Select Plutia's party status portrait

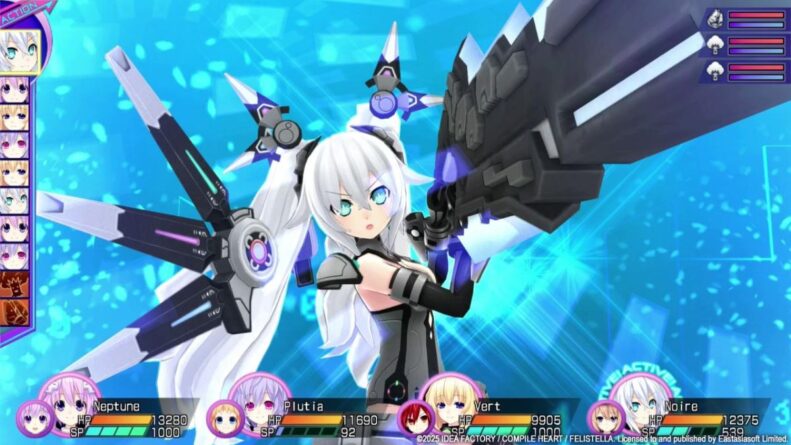tap(261, 402)
